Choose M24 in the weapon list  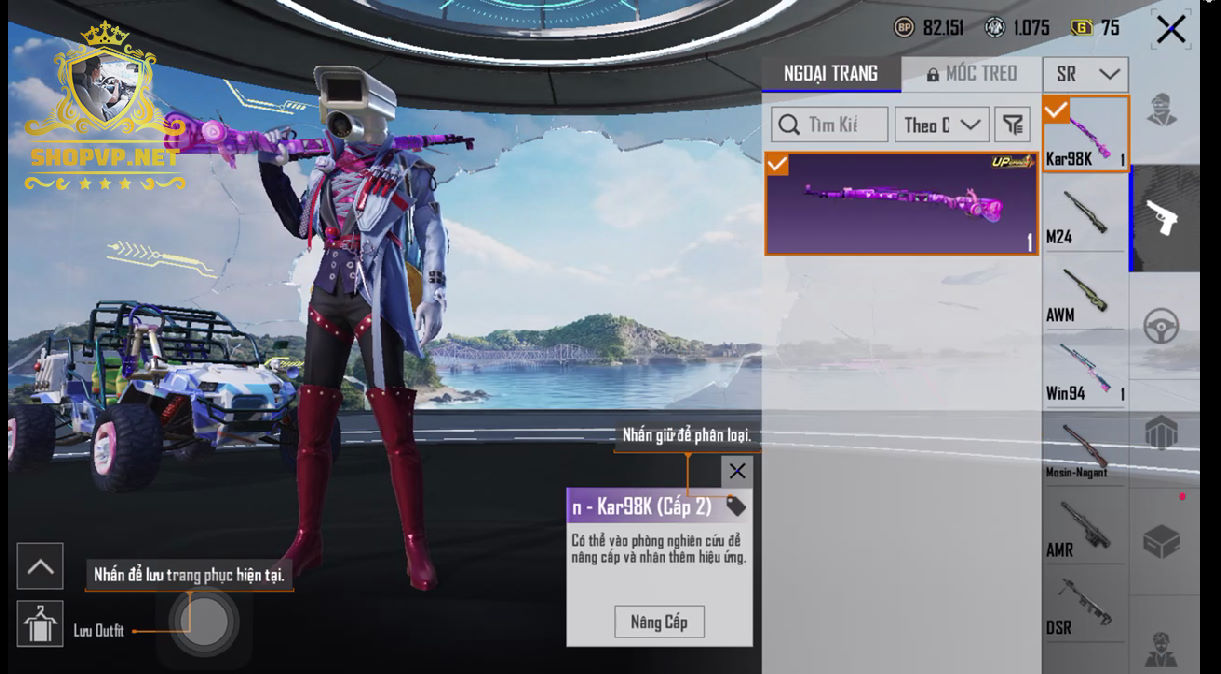1085,214
